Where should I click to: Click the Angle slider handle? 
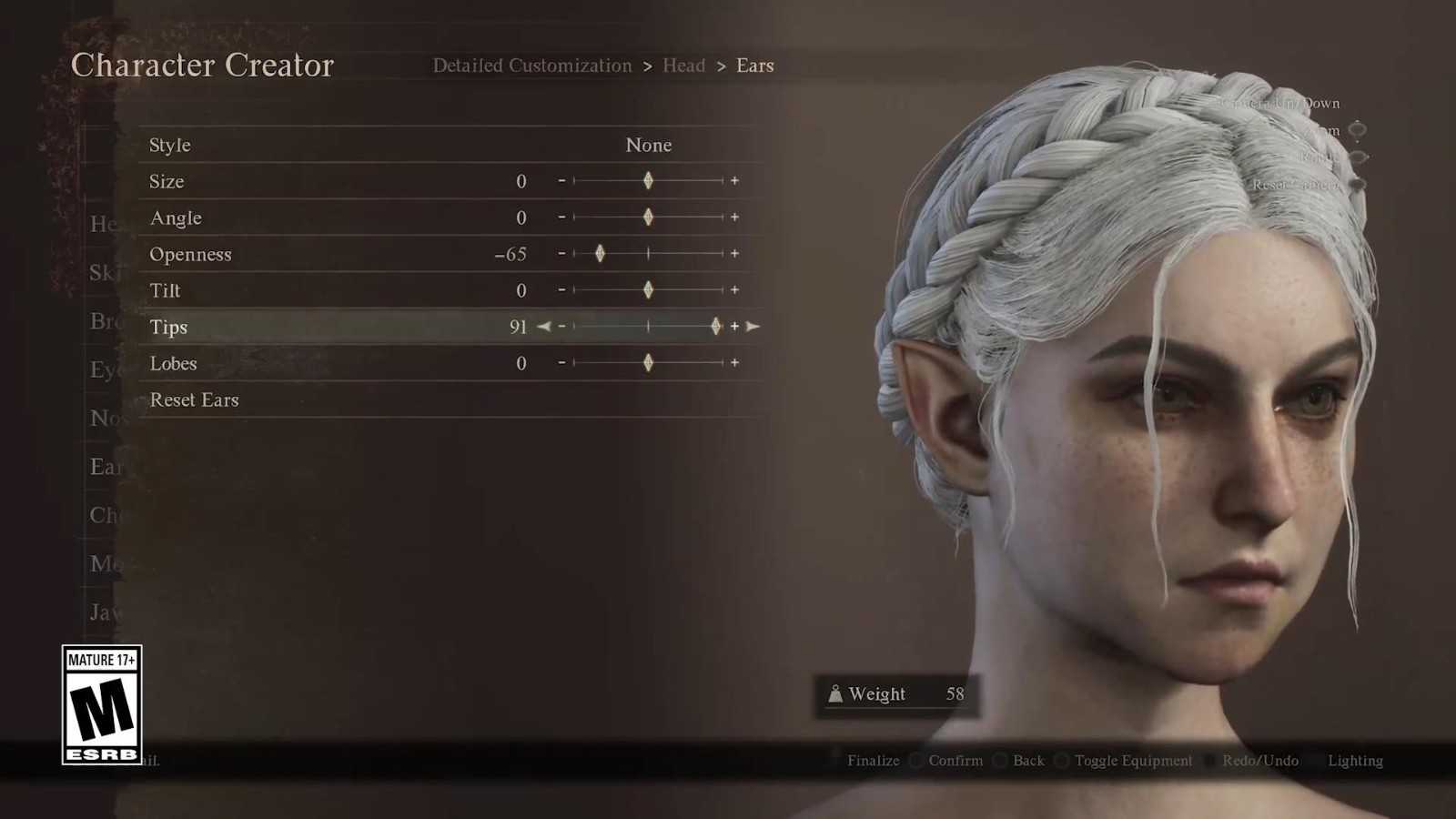tap(648, 217)
